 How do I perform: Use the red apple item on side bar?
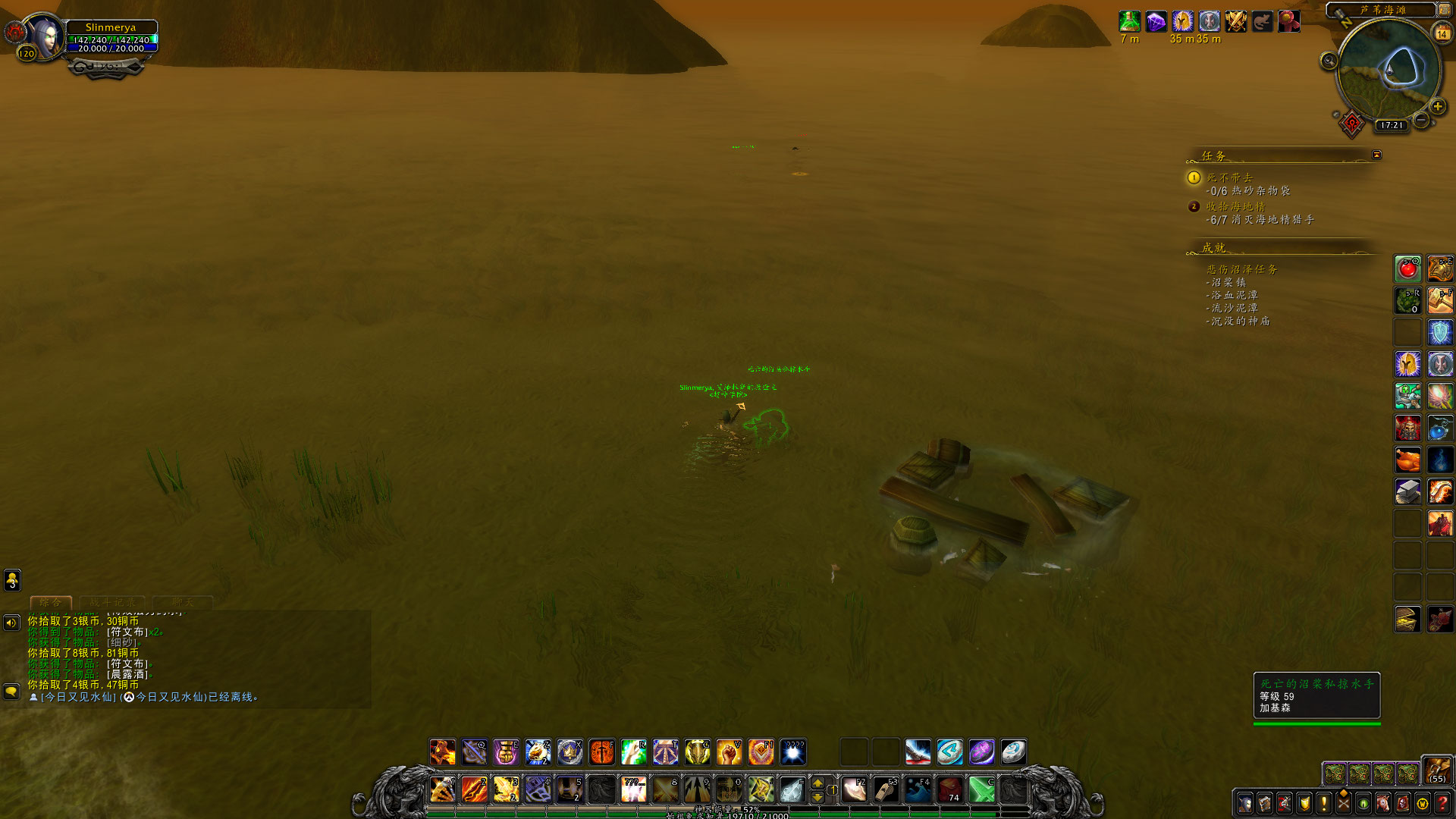click(x=1408, y=269)
